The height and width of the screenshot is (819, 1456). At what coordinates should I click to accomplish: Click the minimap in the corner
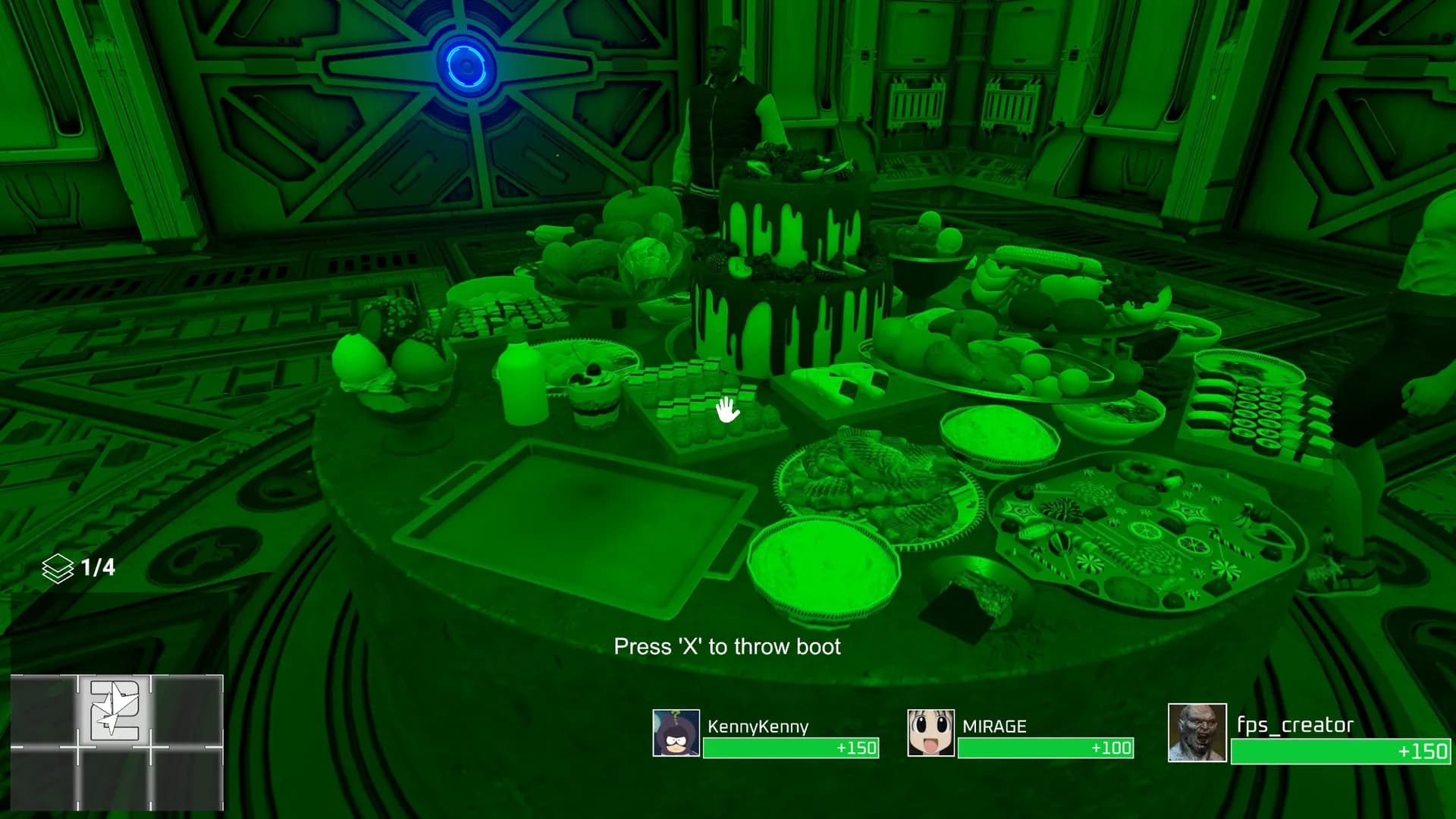point(117,742)
